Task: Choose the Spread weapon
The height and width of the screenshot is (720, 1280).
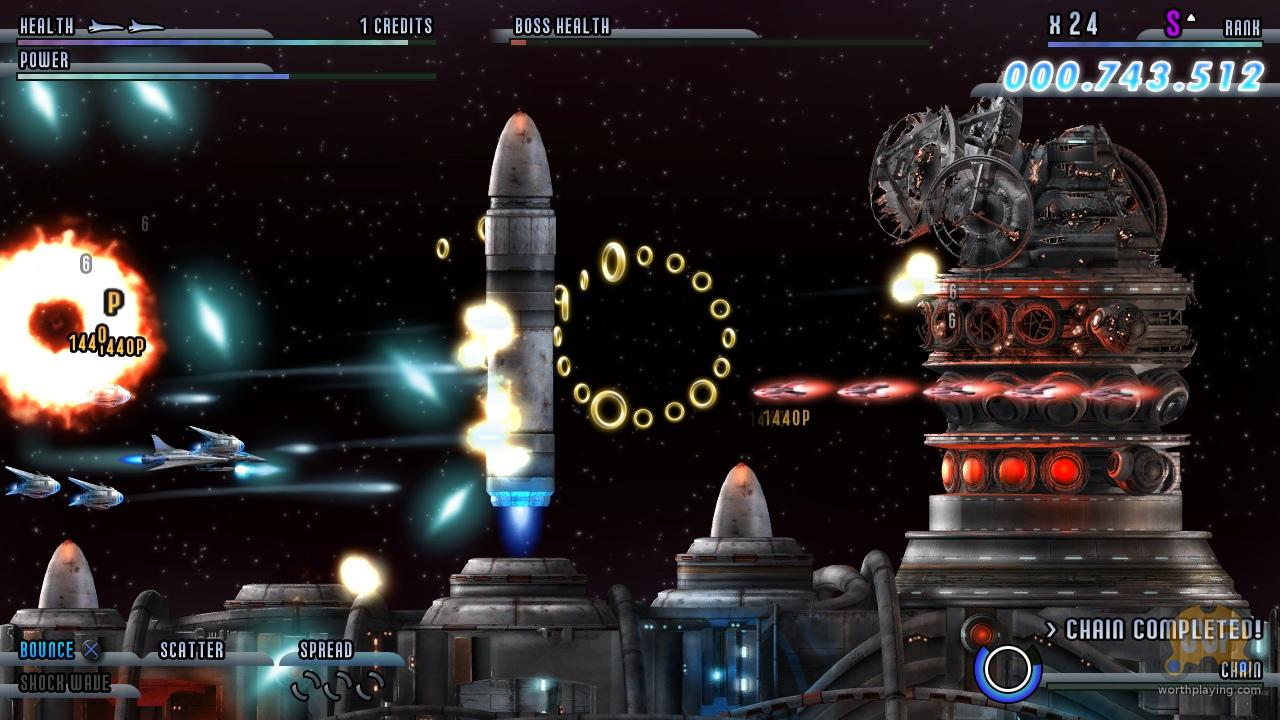Action: [326, 650]
